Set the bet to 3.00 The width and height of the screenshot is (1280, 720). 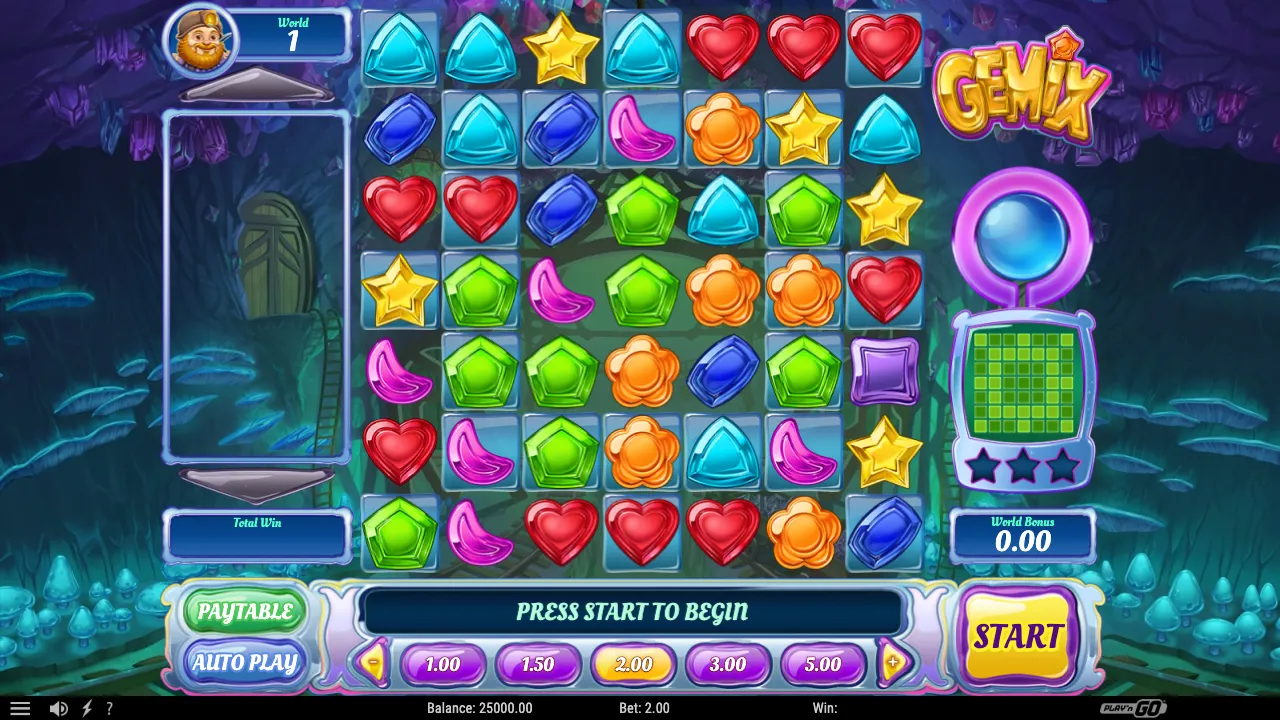click(728, 665)
